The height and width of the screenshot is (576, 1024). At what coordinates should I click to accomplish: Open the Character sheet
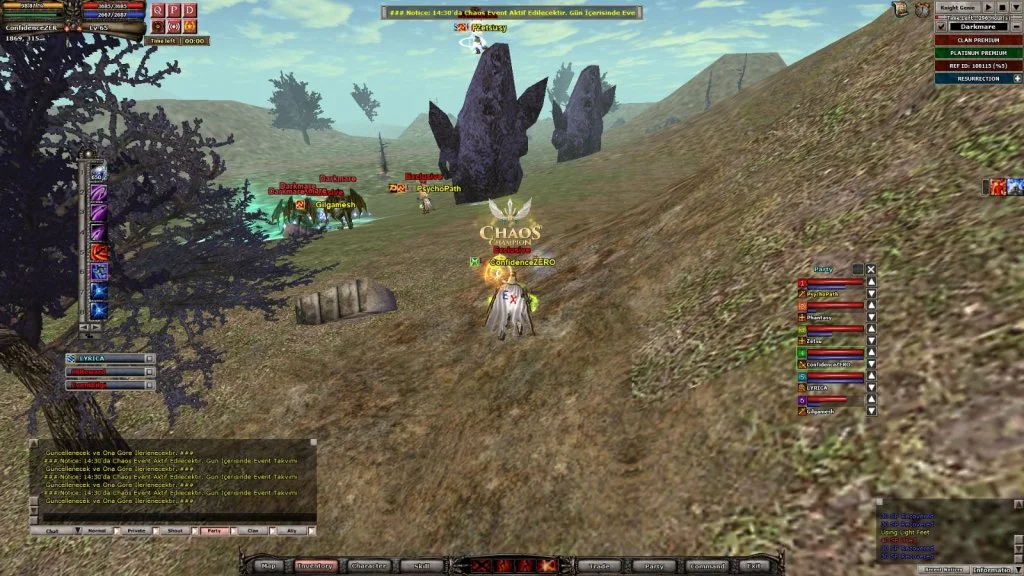point(369,566)
